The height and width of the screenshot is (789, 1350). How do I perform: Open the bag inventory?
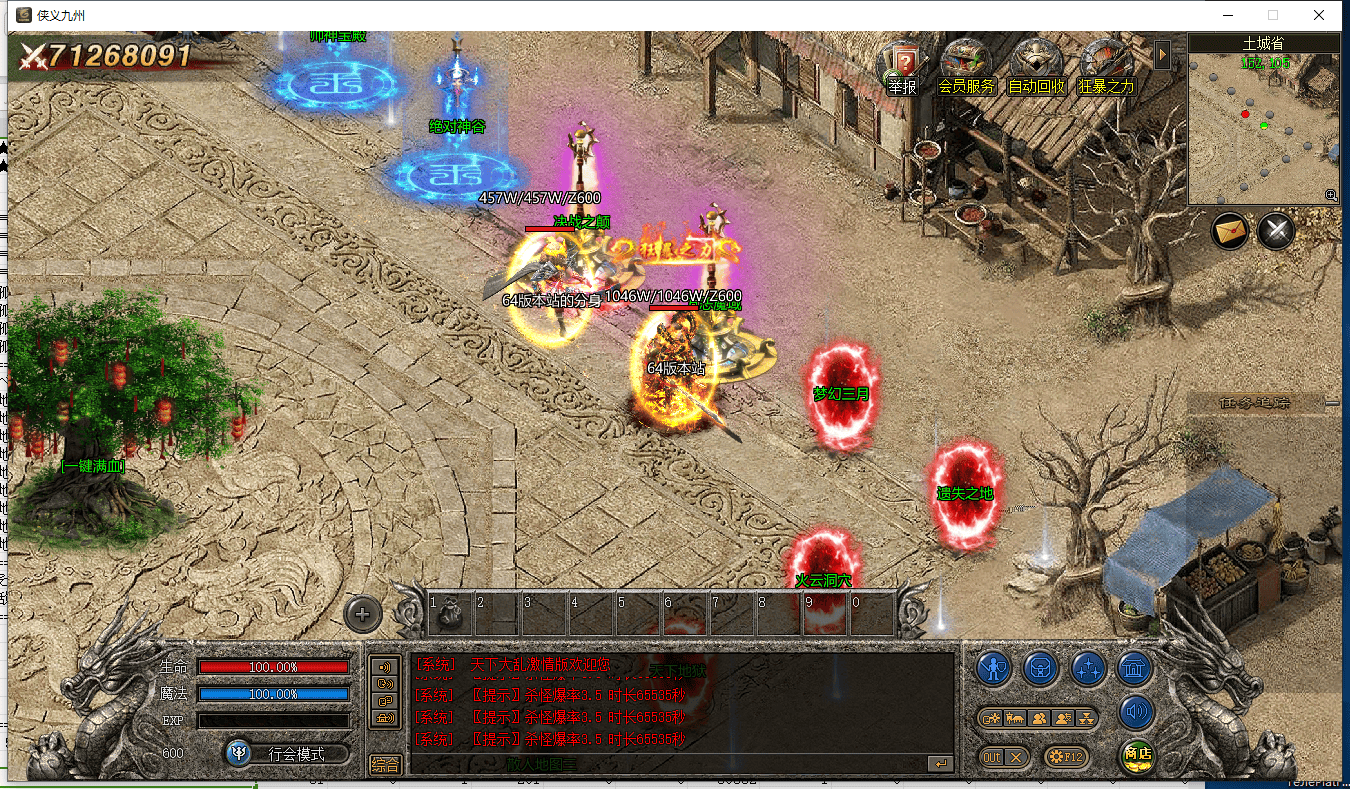point(1040,668)
